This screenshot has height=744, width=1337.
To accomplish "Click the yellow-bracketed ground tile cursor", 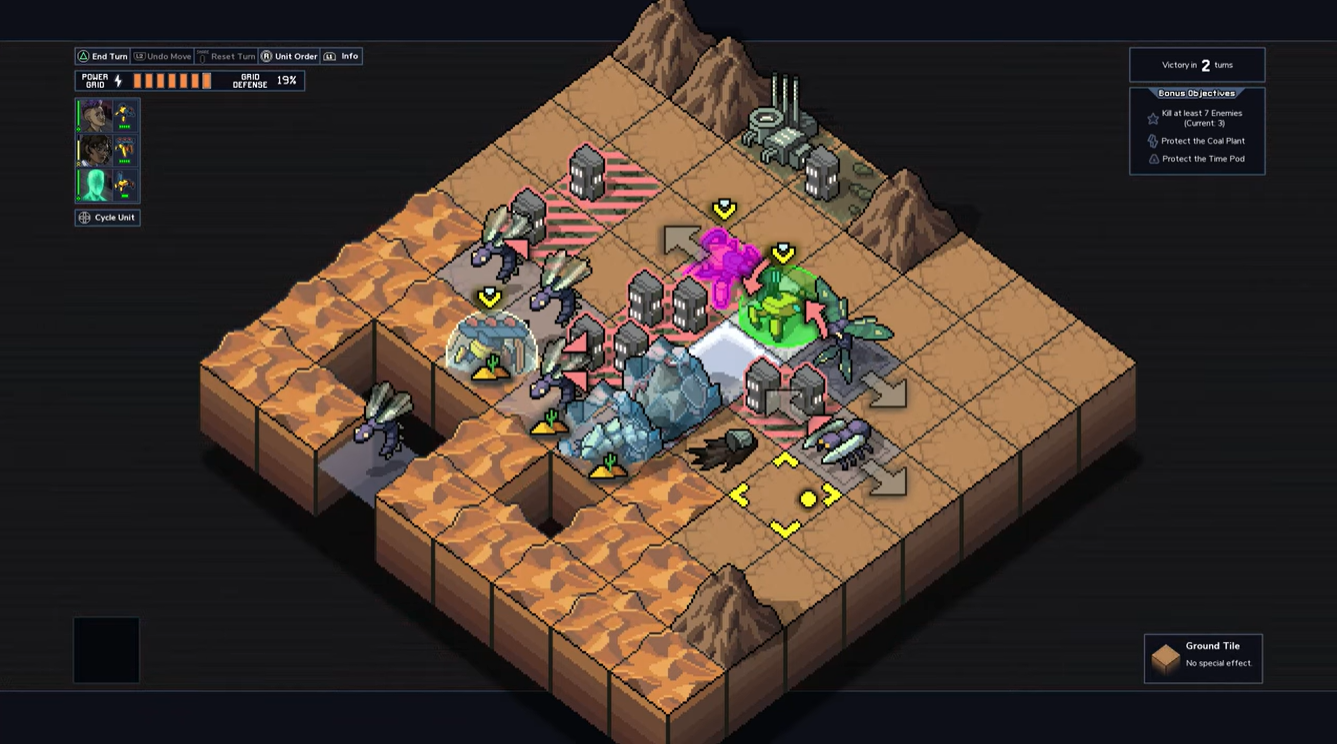I will (x=786, y=496).
